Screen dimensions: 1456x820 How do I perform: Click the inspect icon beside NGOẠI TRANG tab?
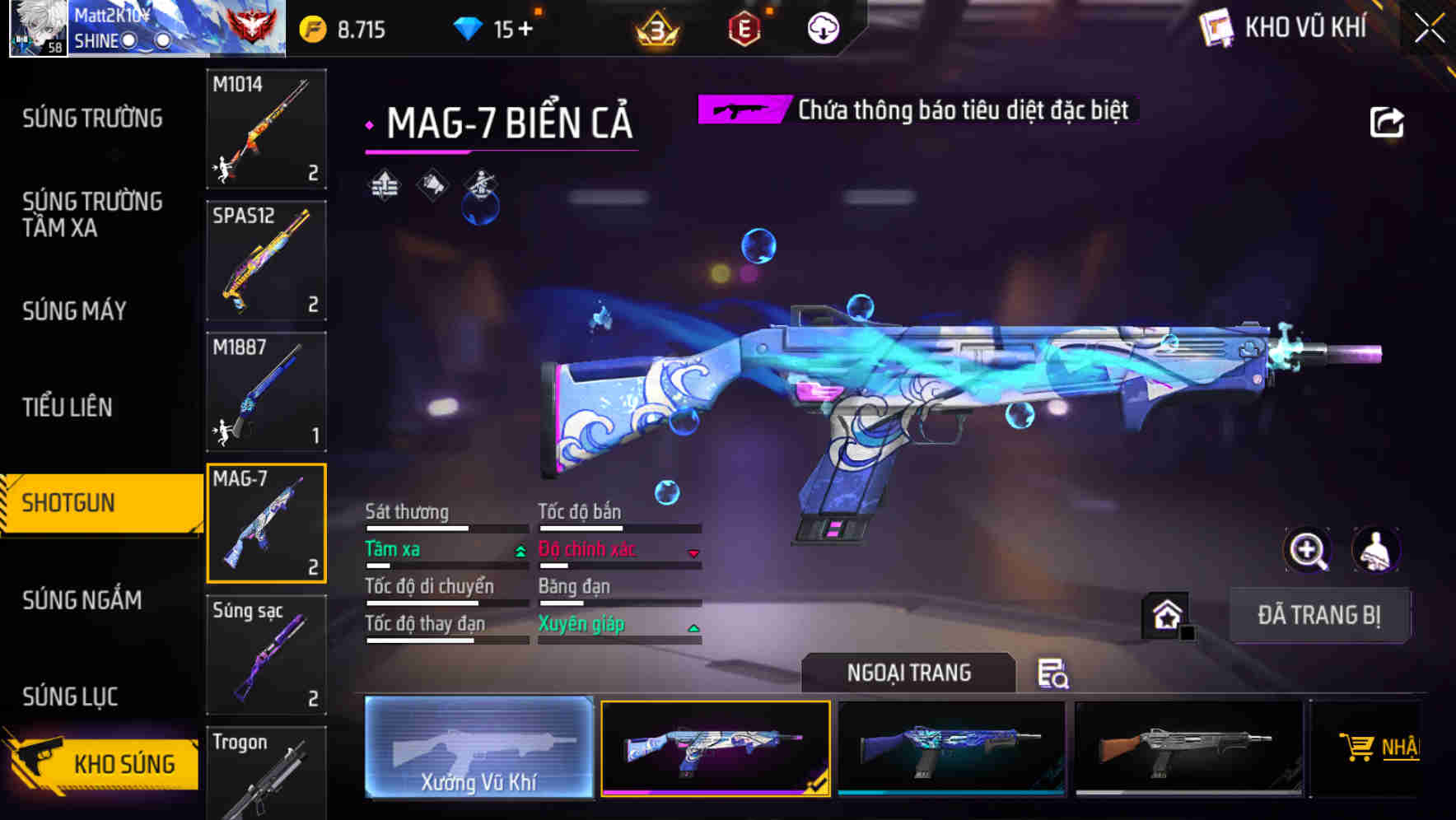(x=1054, y=675)
